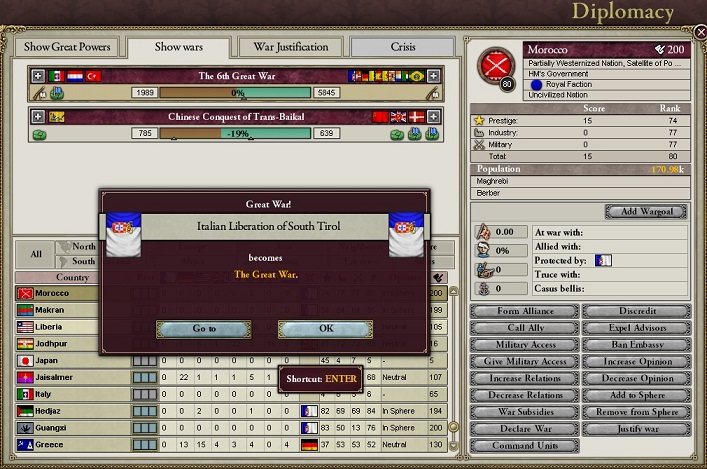Viewport: 707px width, 469px height.
Task: Open Command Units action
Action: 524,447
